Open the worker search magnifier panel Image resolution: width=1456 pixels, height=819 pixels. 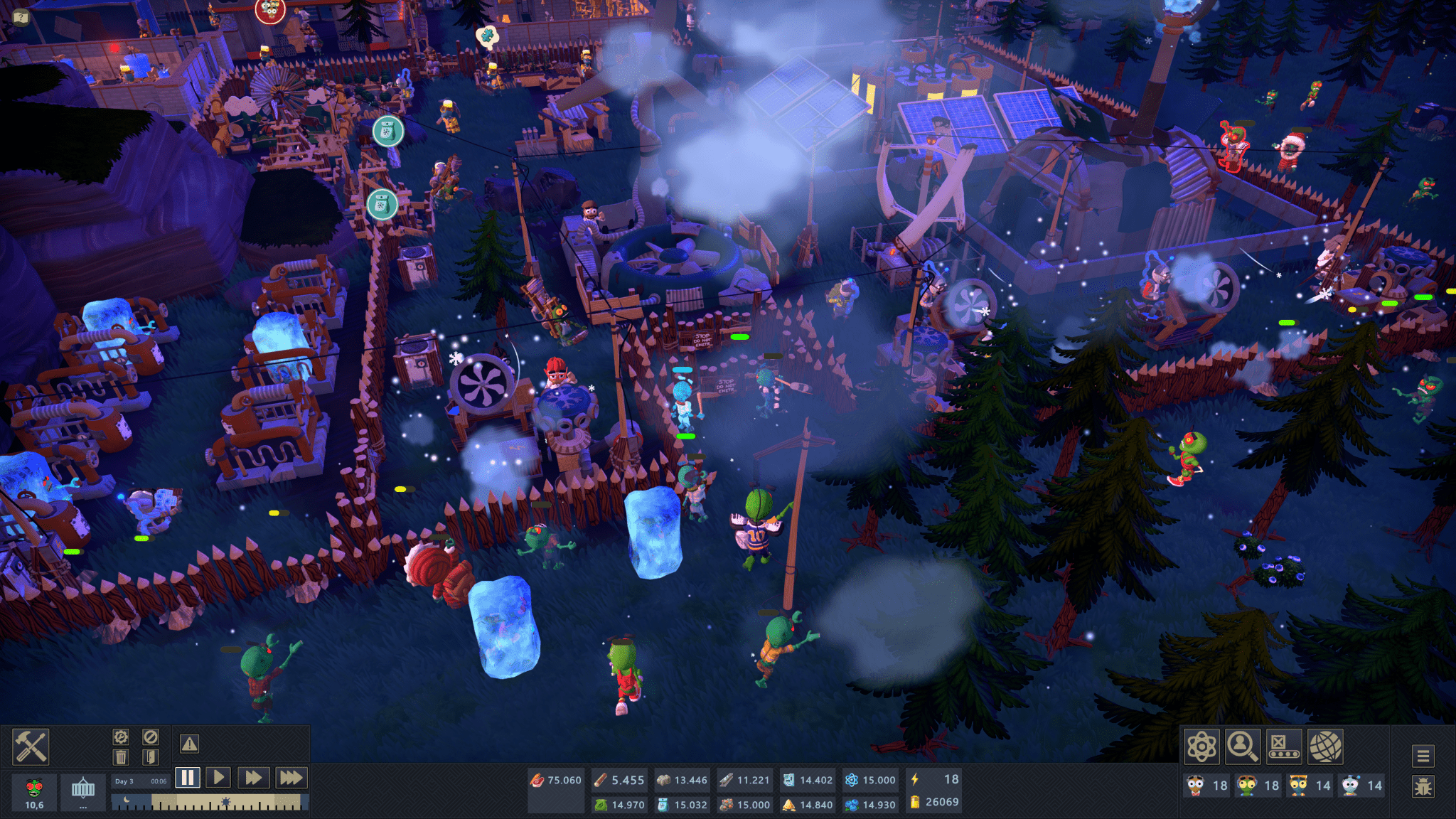tap(1243, 746)
